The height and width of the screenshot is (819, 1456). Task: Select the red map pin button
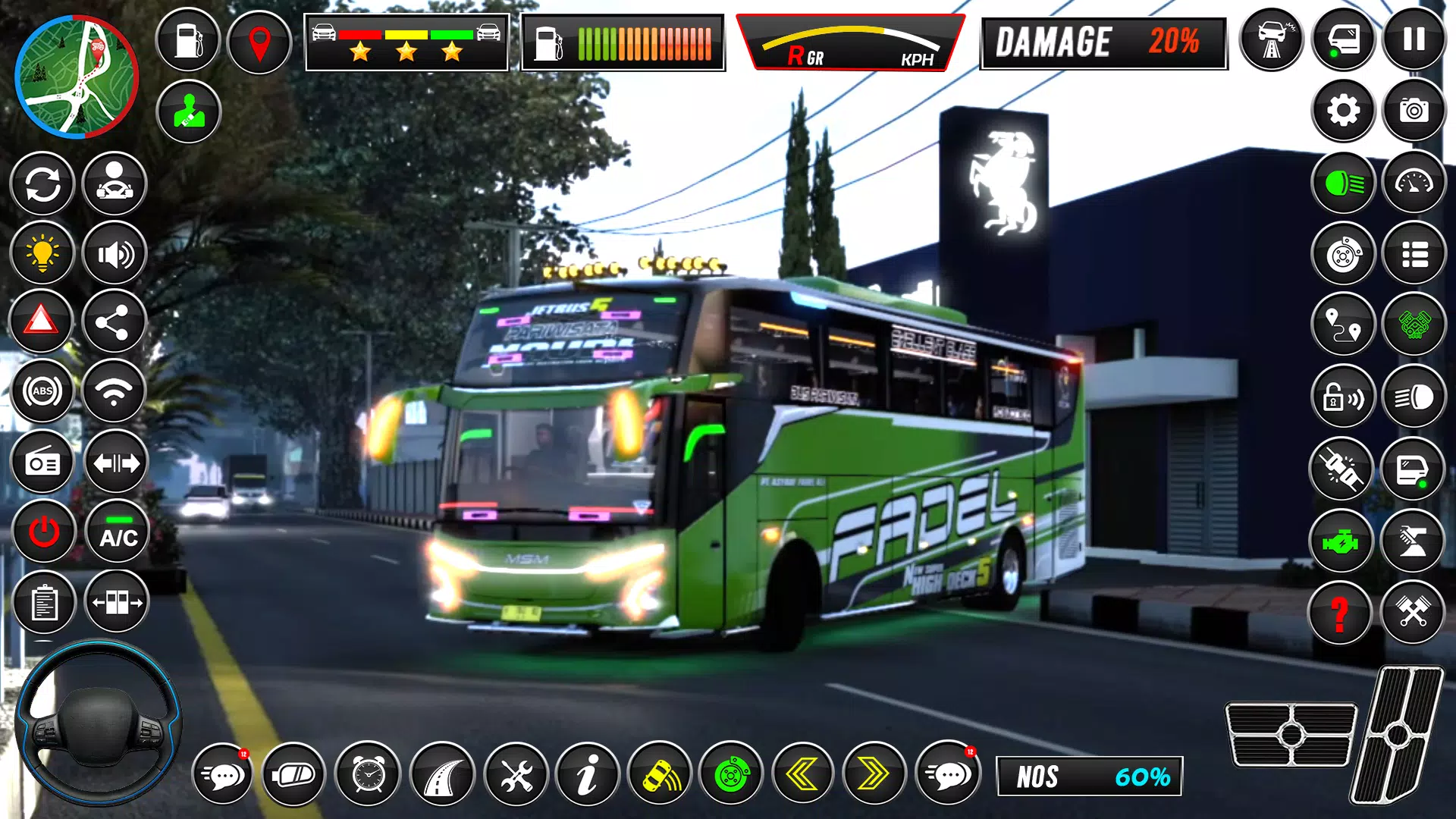[259, 41]
